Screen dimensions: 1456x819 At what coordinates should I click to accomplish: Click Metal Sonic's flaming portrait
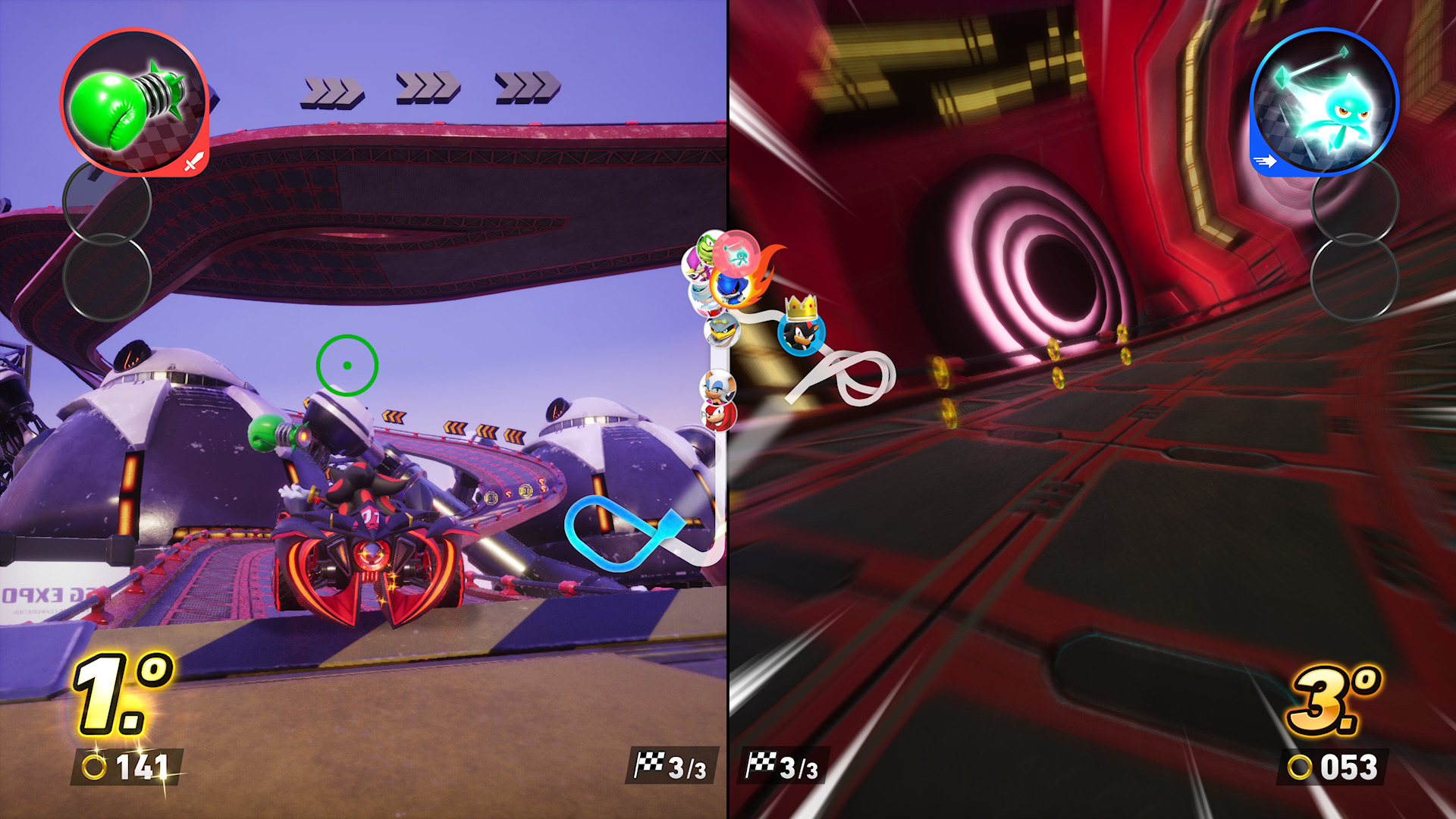pyautogui.click(x=730, y=288)
